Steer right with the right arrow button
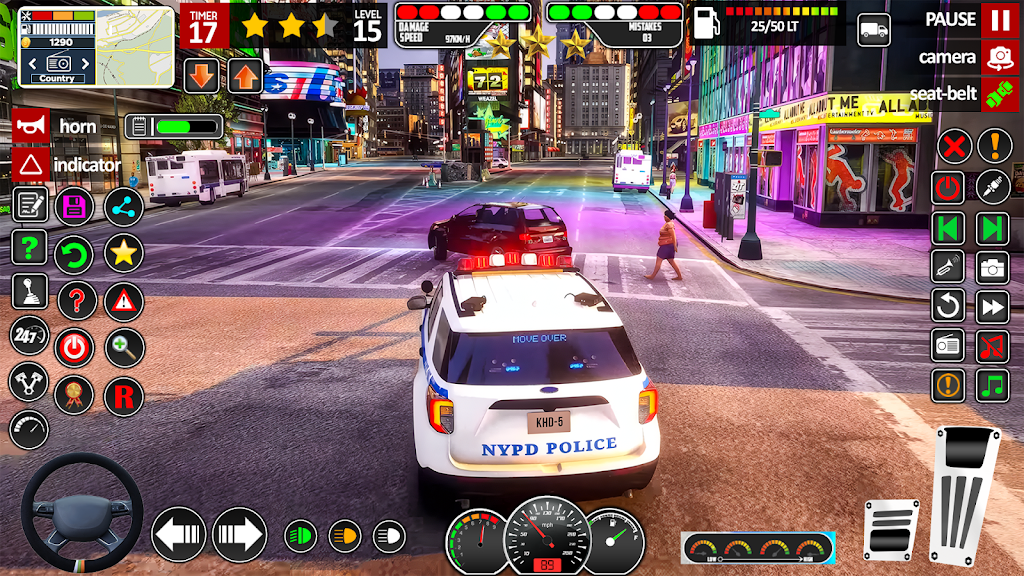1024x576 pixels. point(239,534)
